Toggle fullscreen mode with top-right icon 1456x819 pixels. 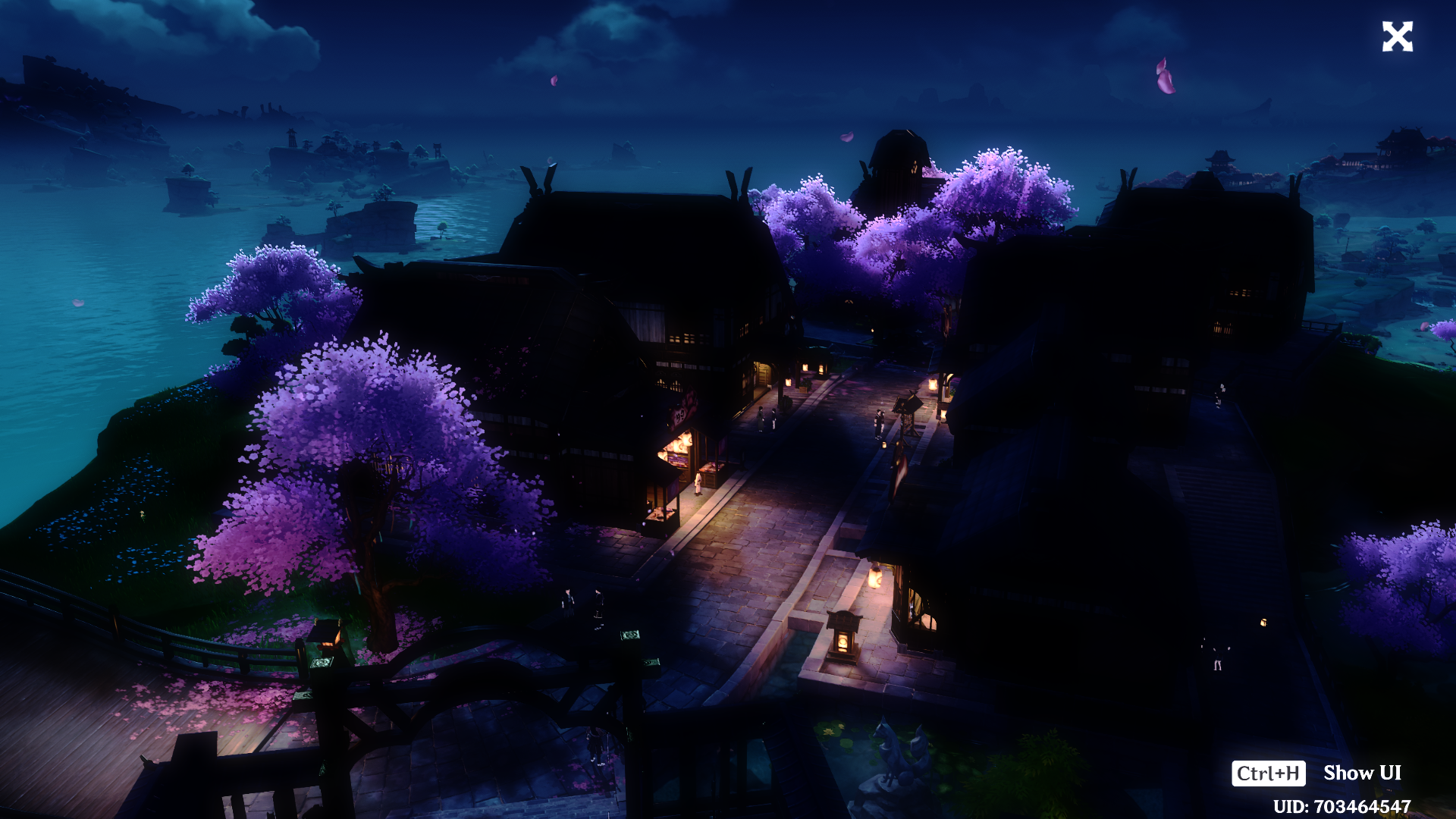click(1398, 36)
